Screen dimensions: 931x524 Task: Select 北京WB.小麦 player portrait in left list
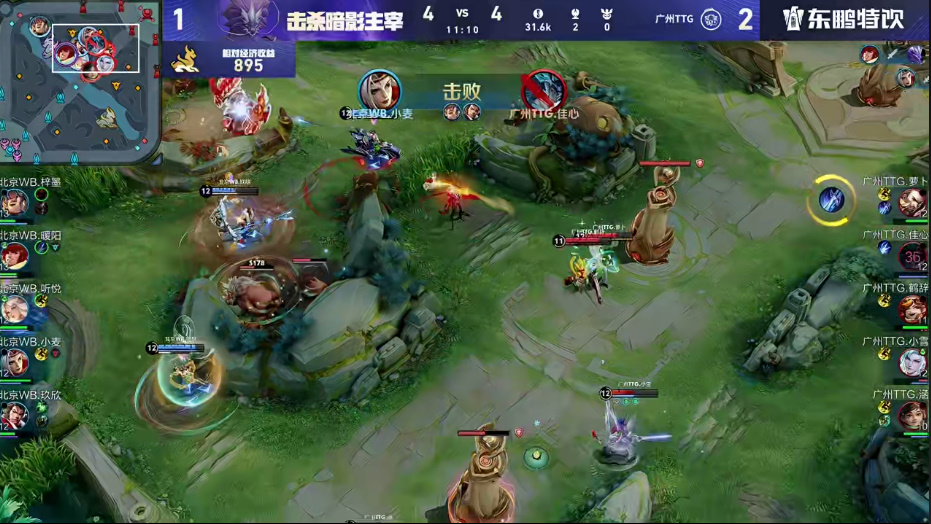point(14,362)
